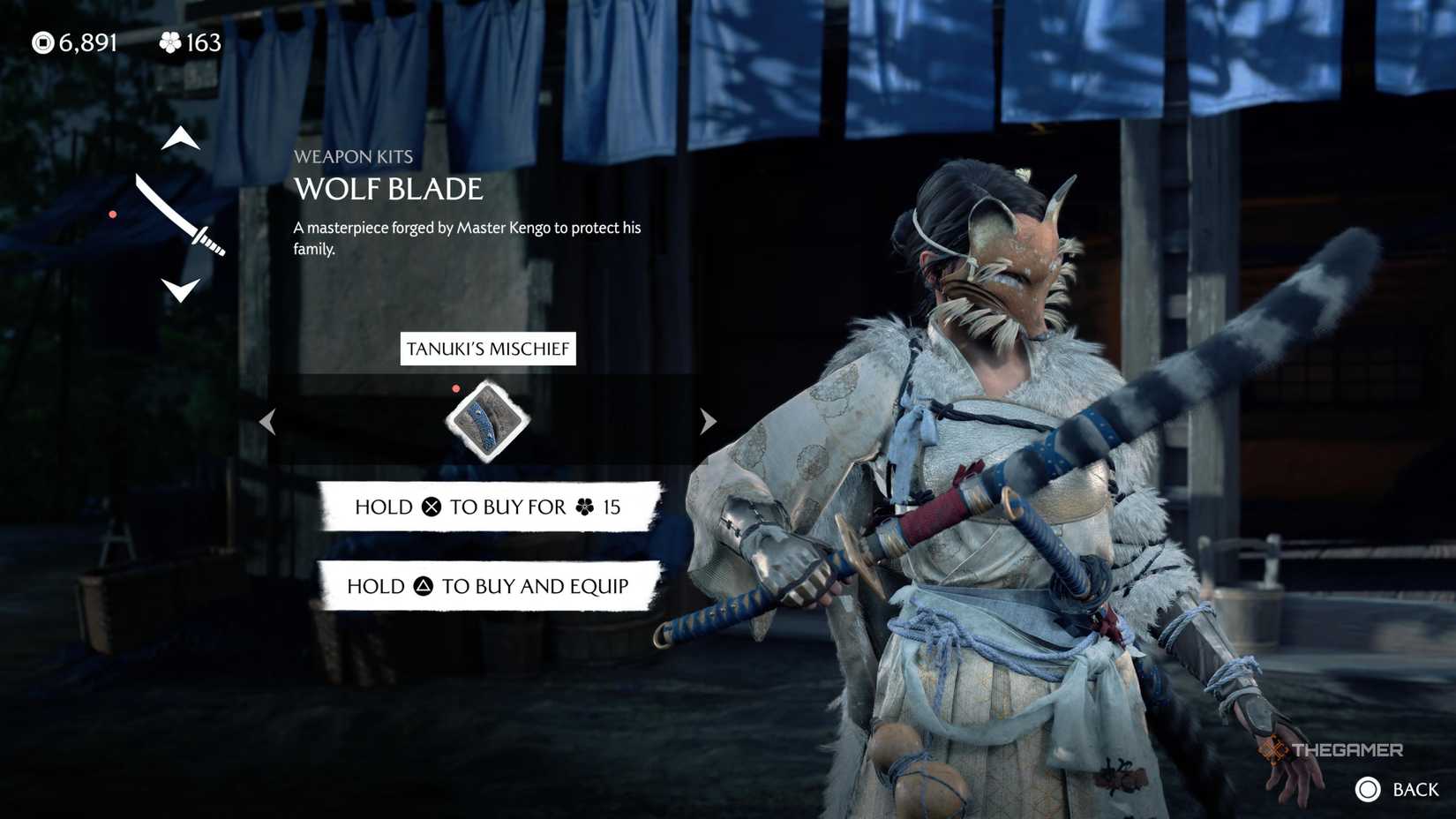Screen dimensions: 1456x819
Task: Click the flower icon showing the 15 price
Action: 585,507
